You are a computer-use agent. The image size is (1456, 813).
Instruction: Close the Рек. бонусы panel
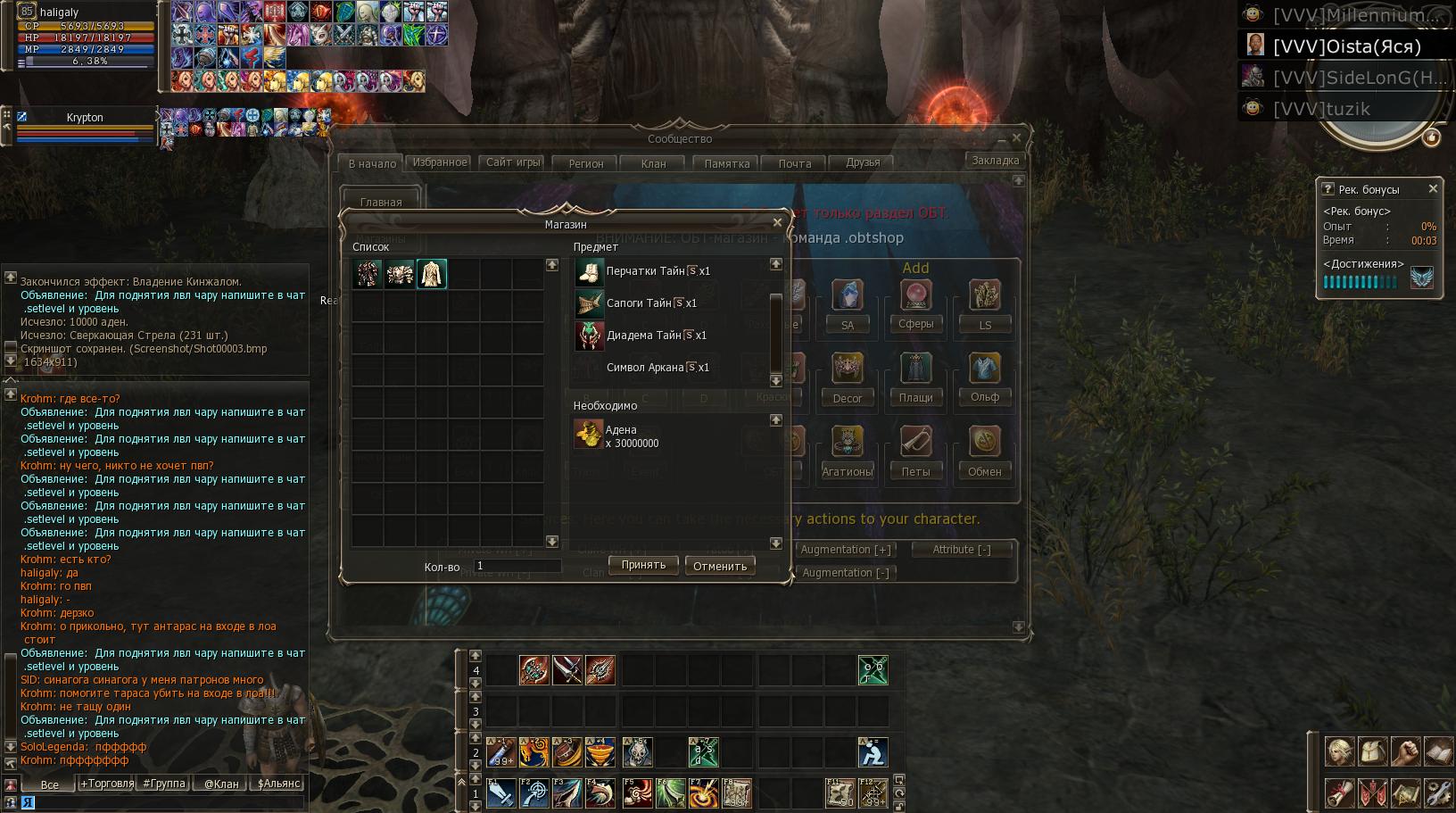(x=1433, y=188)
